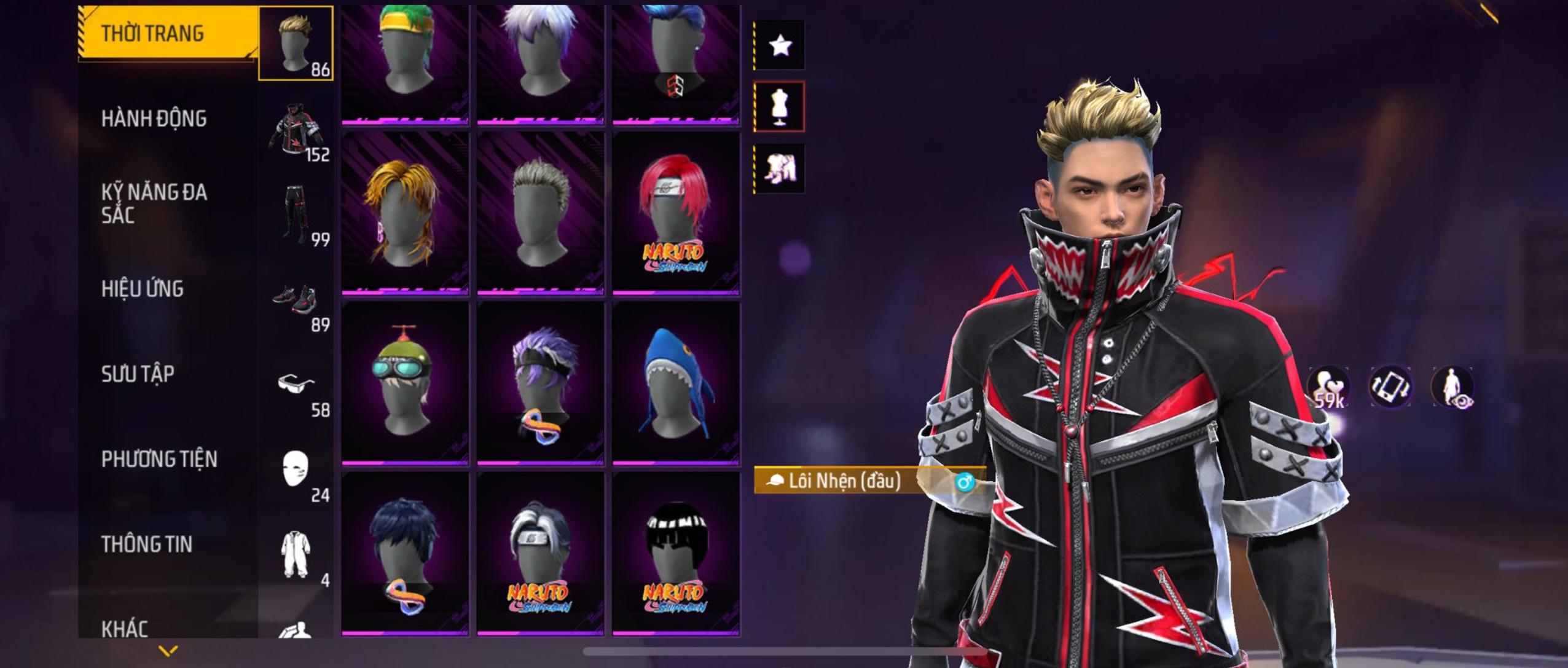Open the Phương Tiện tab

click(159, 459)
